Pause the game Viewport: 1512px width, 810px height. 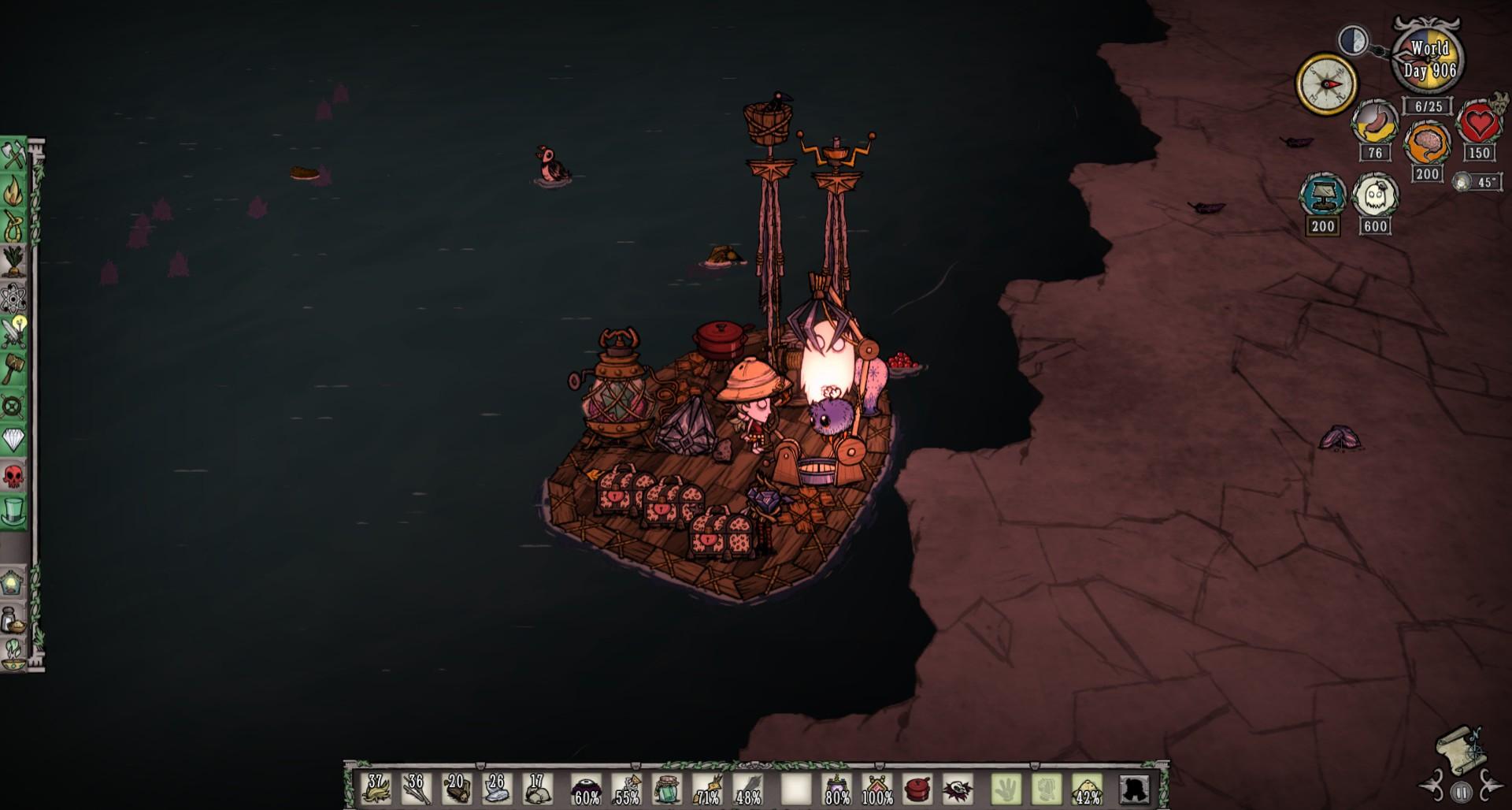1461,792
